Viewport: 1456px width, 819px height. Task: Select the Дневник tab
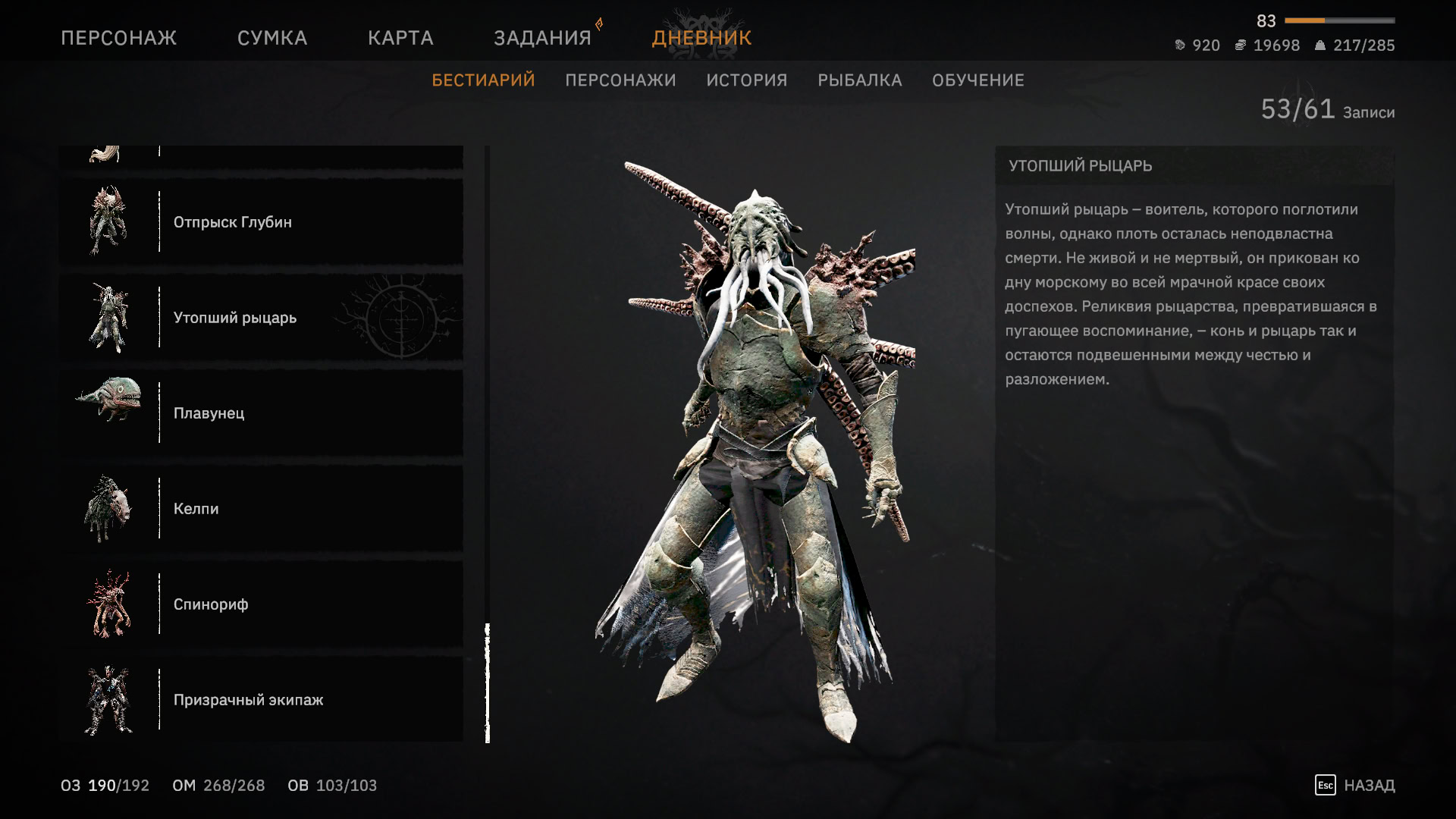coord(701,38)
